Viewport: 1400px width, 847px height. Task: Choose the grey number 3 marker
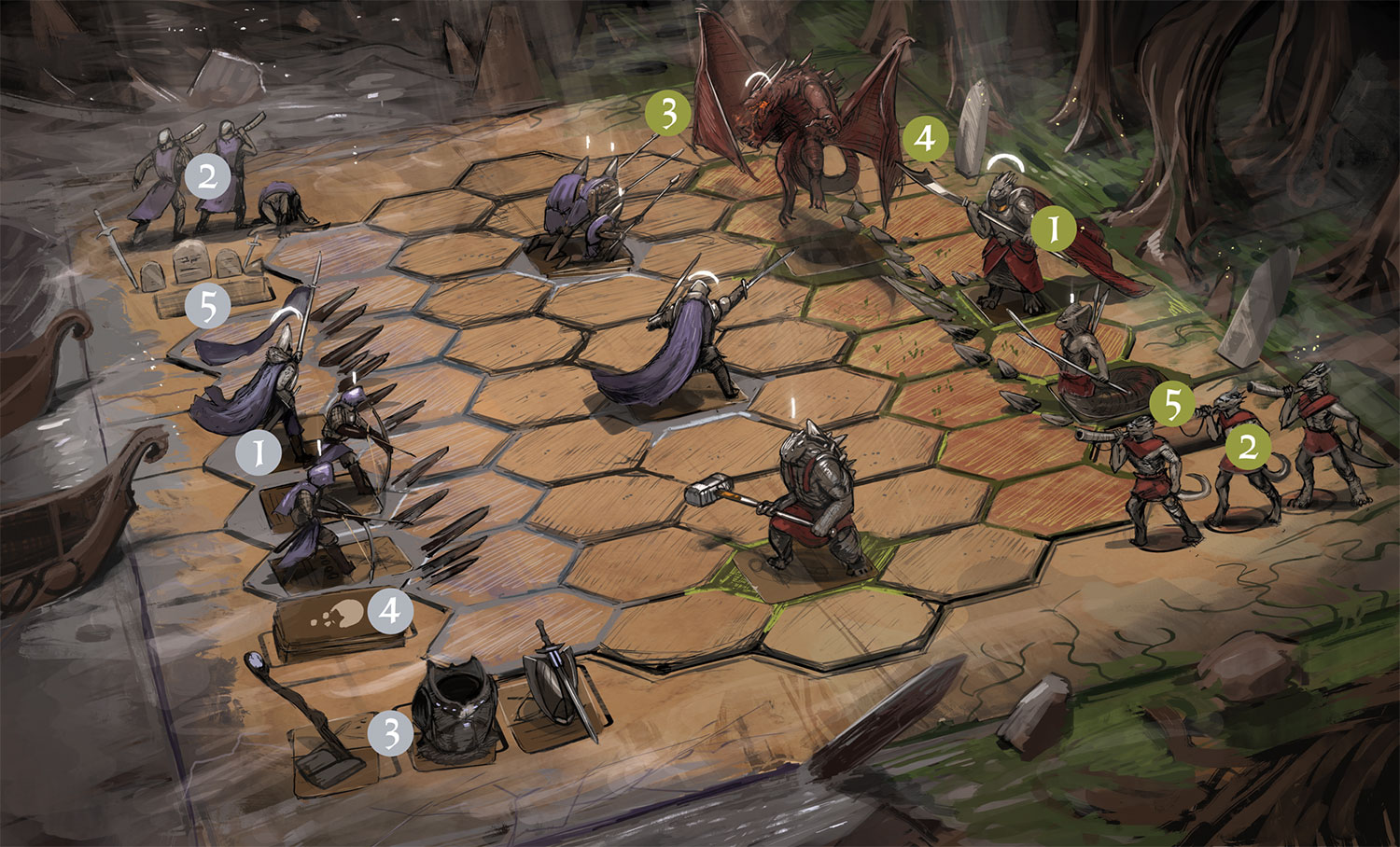coord(390,733)
